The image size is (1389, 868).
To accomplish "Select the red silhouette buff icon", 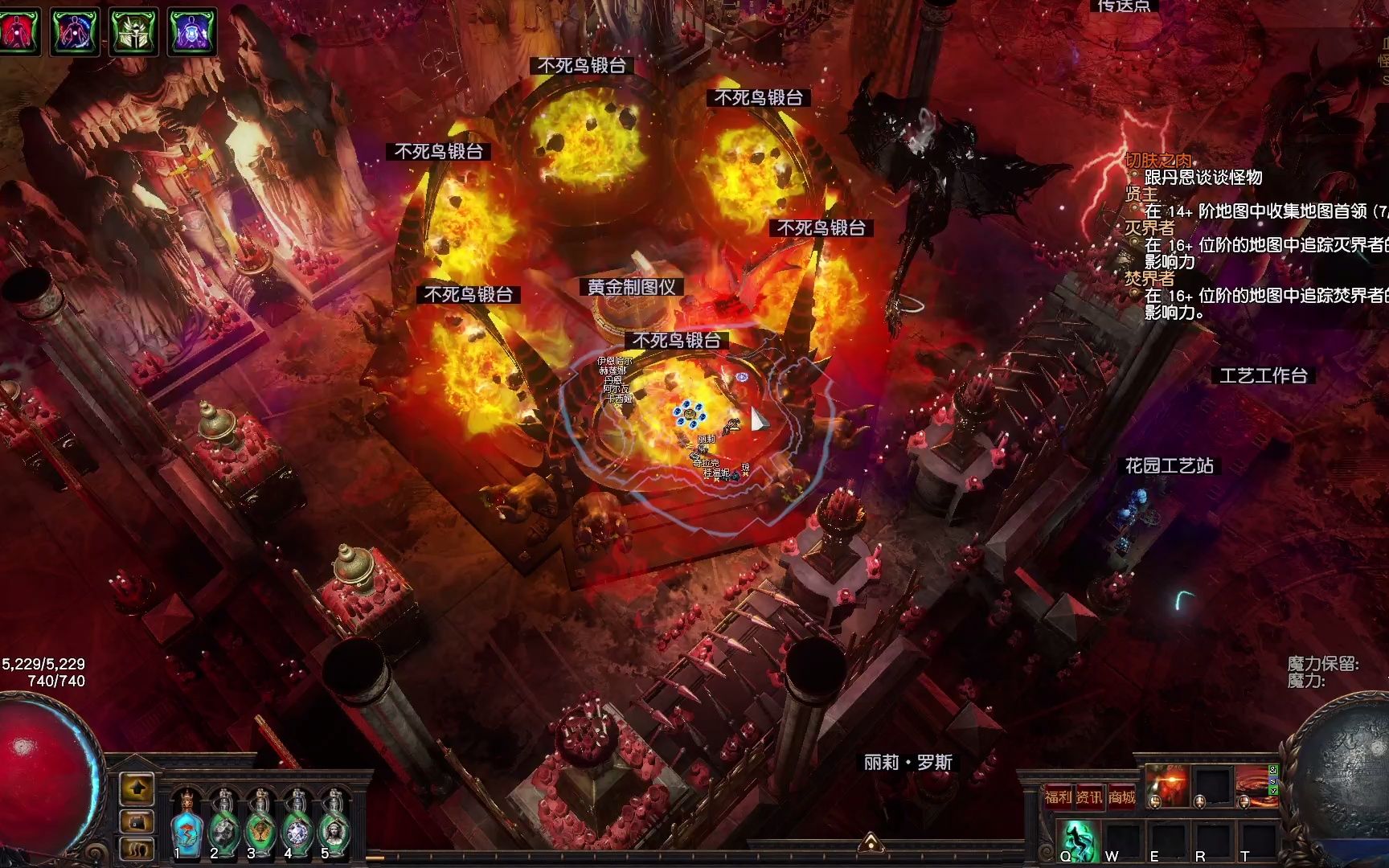I will pos(18,31).
